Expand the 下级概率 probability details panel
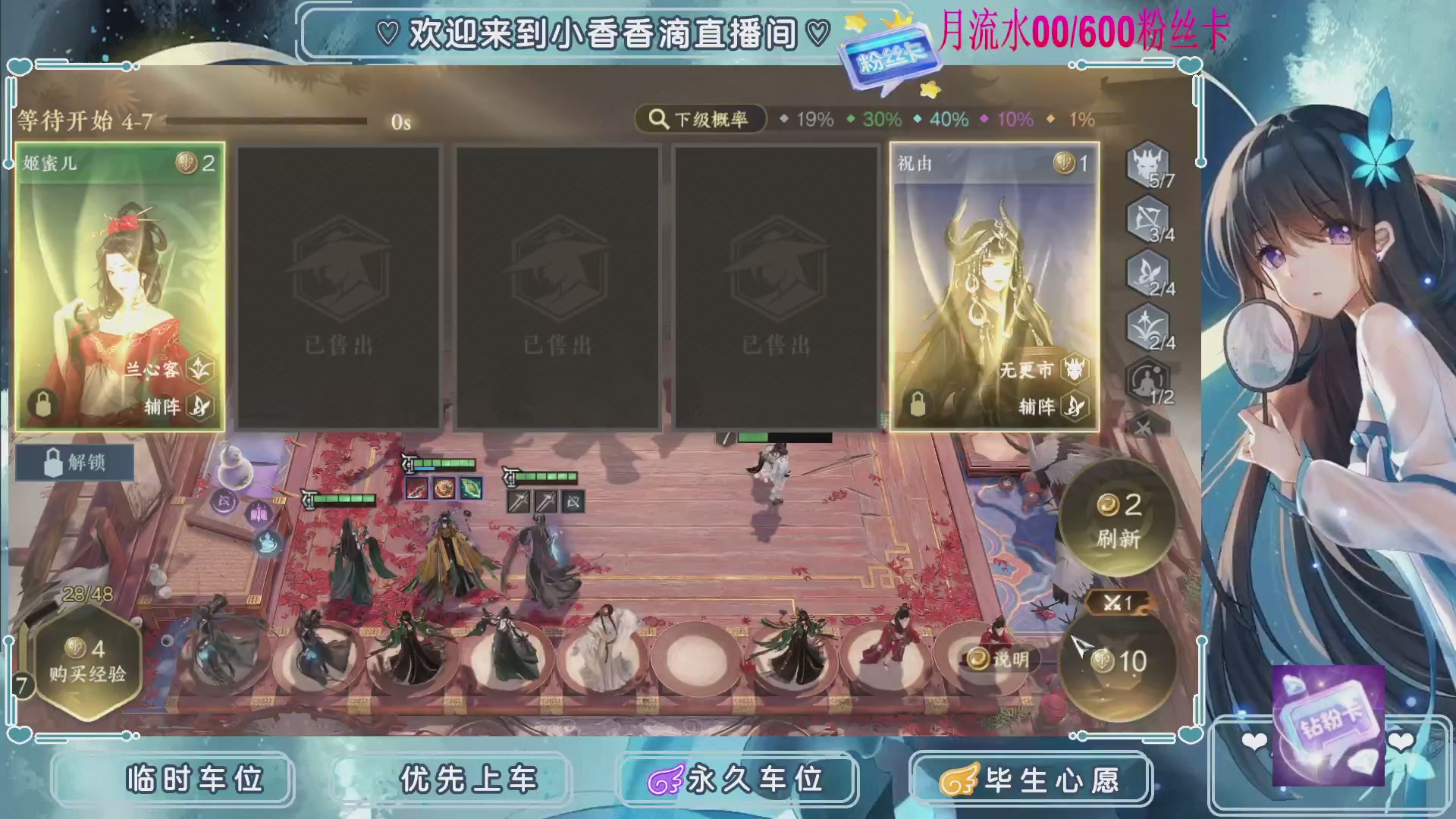Screen dimensions: 1456x819 (x=701, y=119)
